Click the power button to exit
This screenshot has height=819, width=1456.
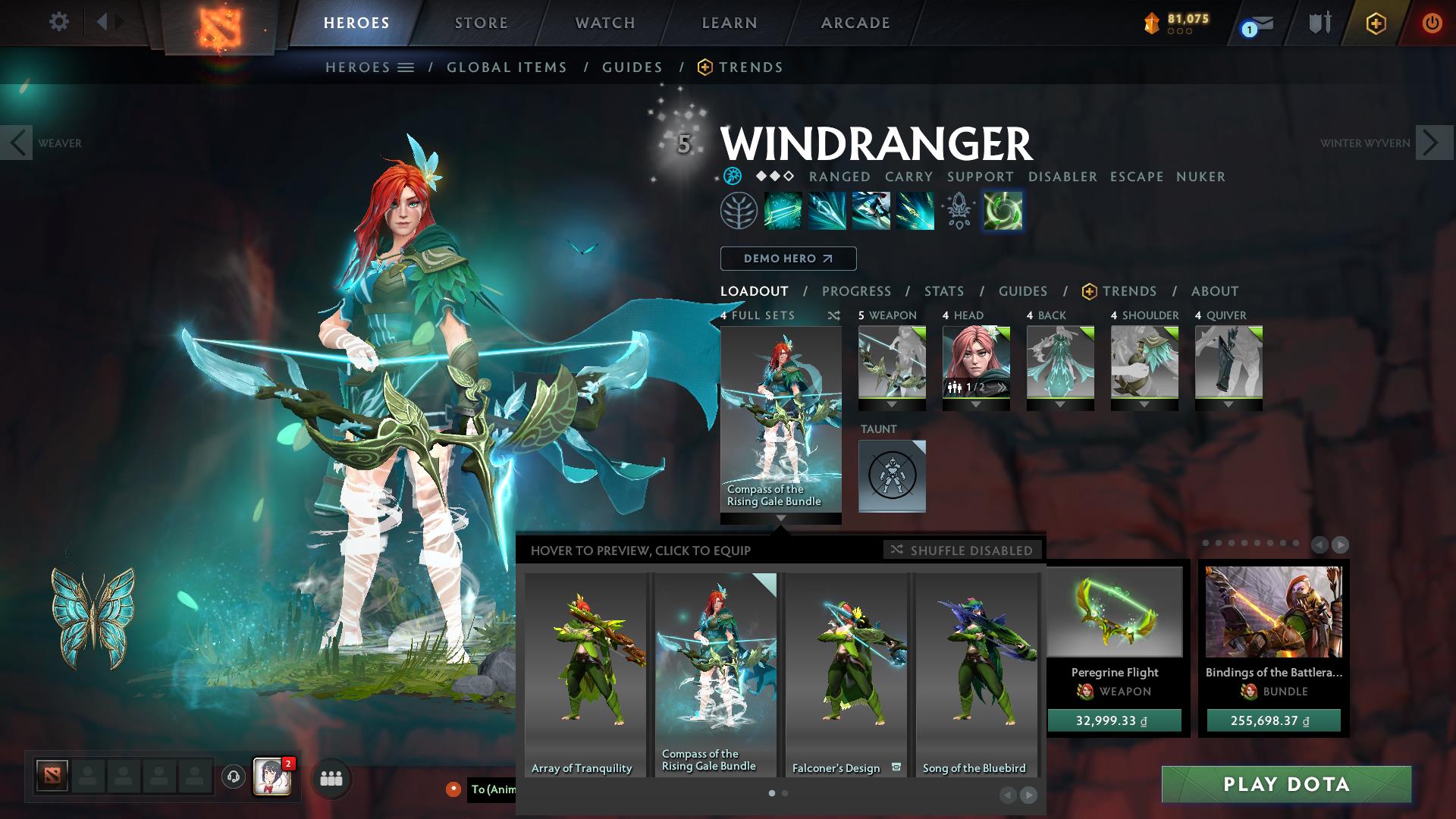1432,23
